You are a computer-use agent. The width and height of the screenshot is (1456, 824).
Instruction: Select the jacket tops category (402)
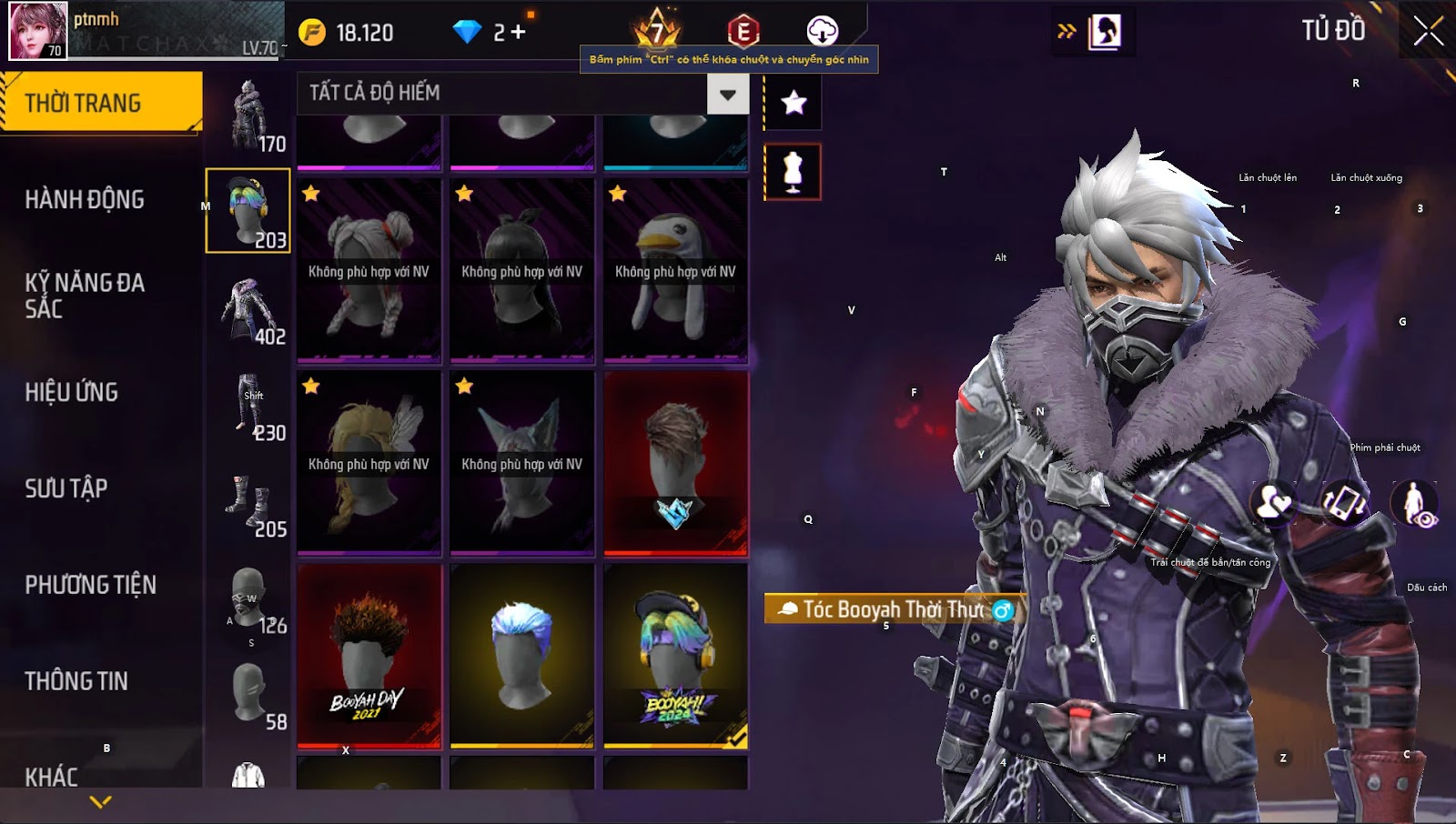pyautogui.click(x=248, y=309)
